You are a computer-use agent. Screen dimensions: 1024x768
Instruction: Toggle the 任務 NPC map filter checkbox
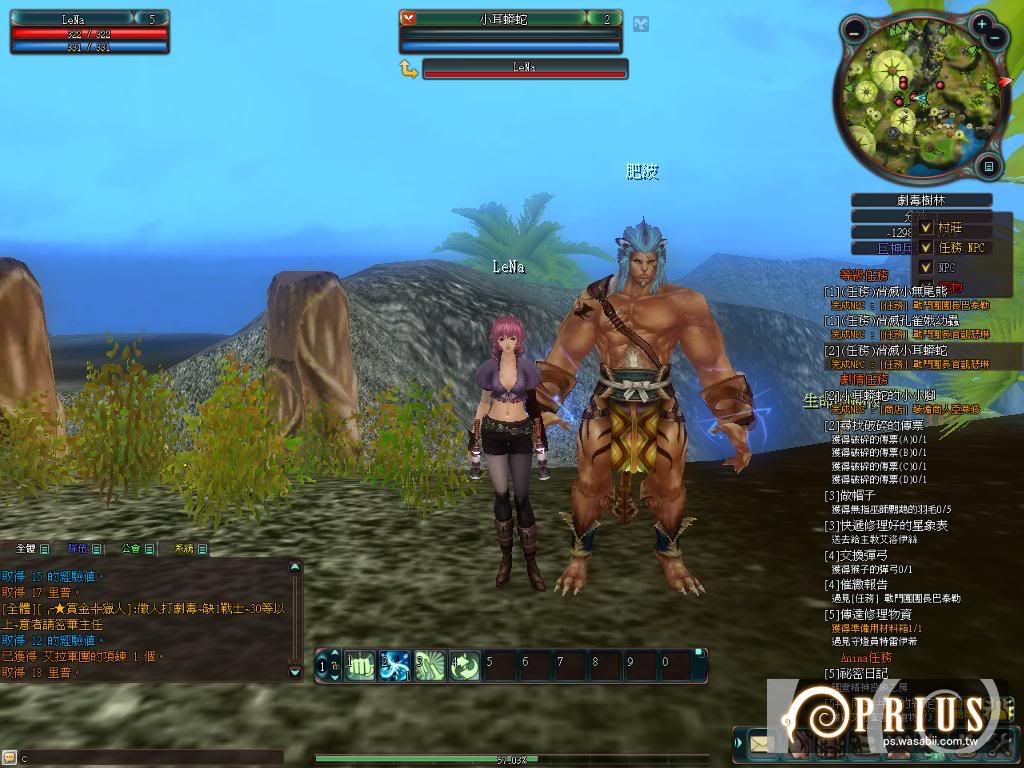pyautogui.click(x=926, y=247)
